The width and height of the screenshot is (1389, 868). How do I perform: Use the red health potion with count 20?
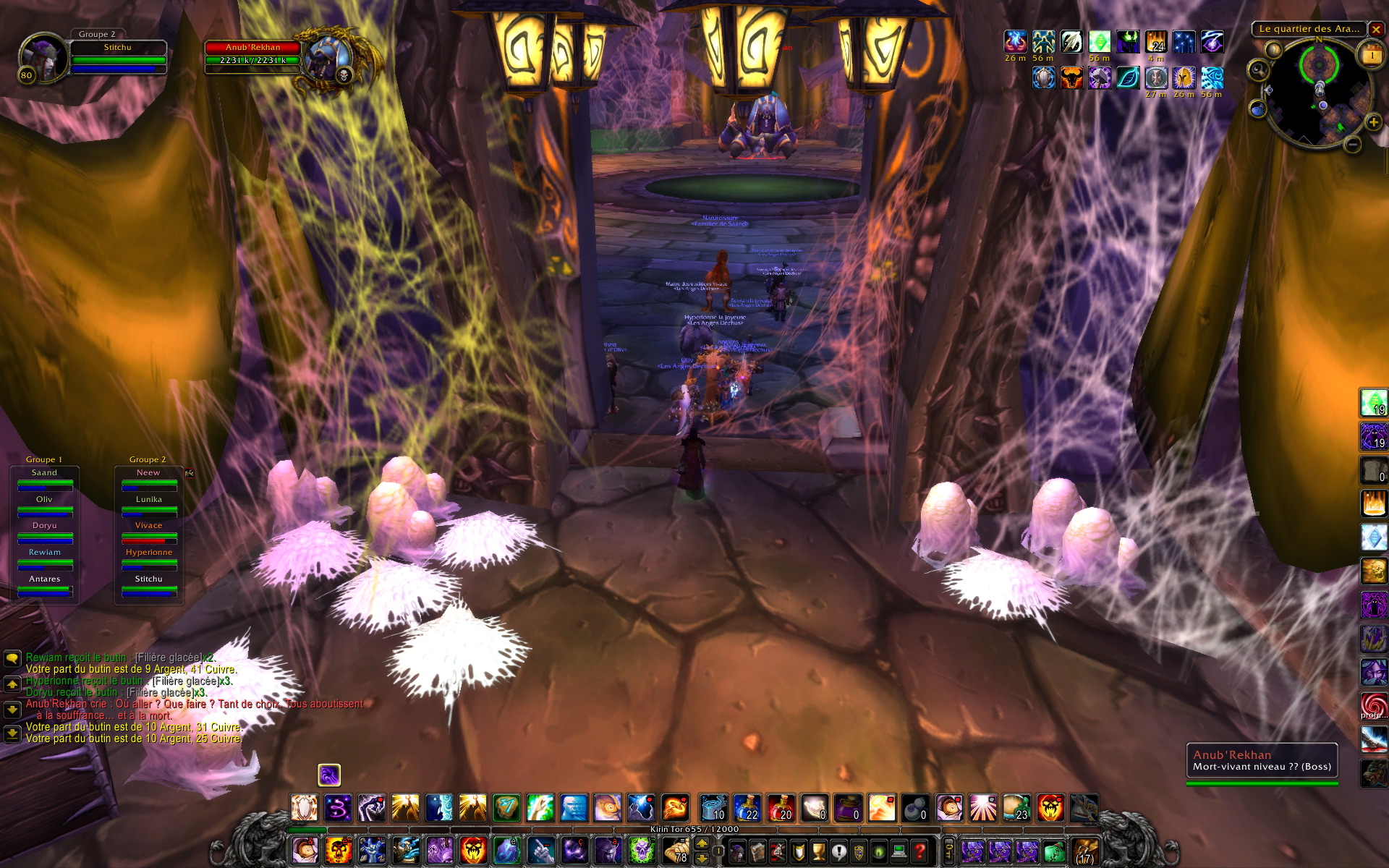(781, 808)
